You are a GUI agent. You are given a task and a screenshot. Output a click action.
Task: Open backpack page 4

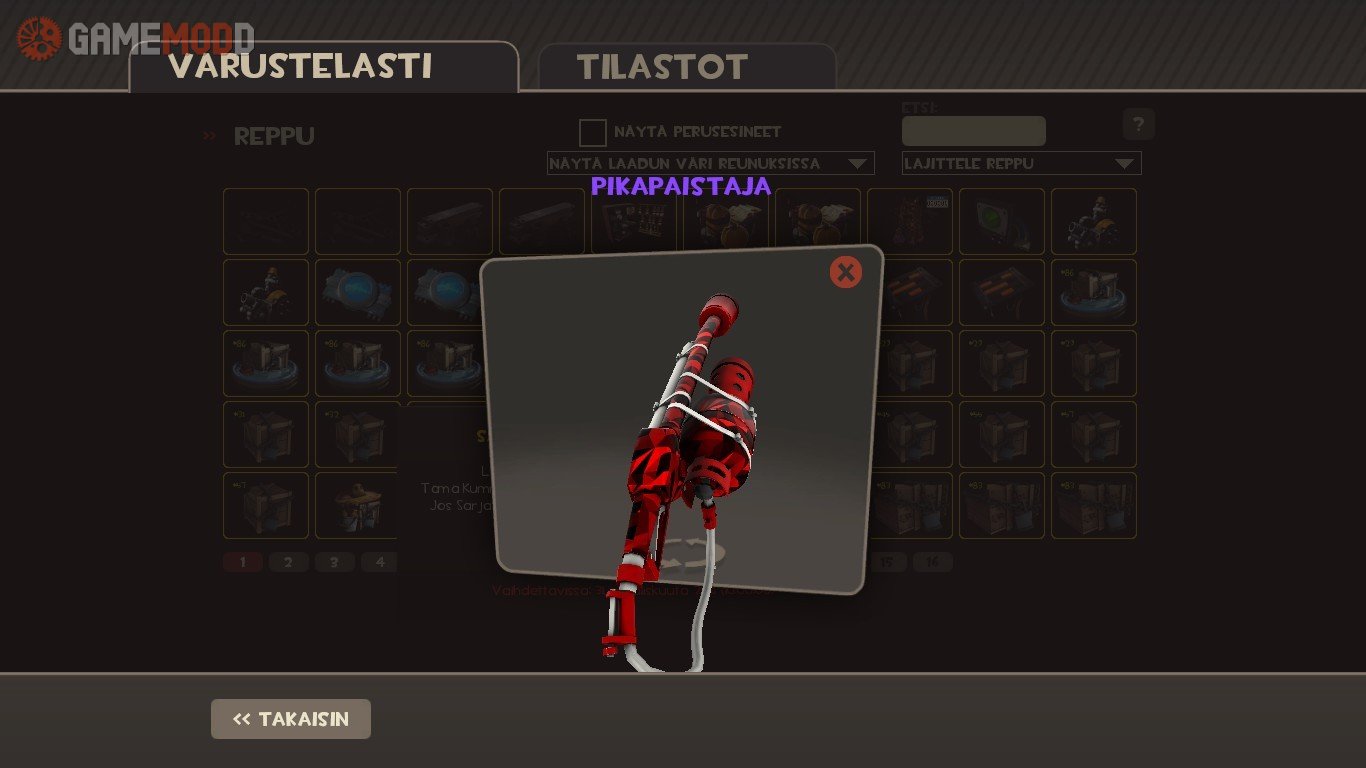click(x=379, y=562)
